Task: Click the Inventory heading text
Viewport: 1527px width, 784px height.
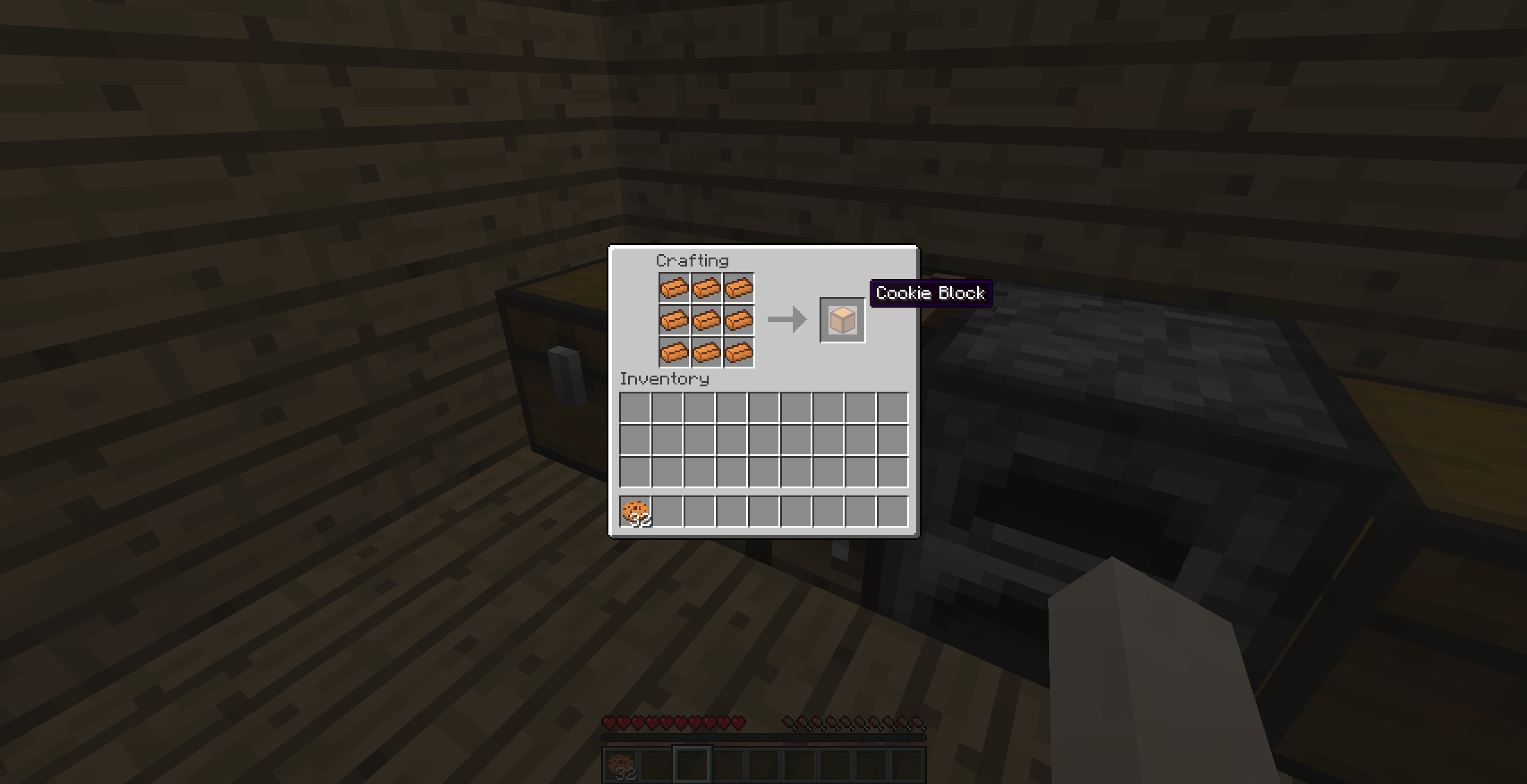Action: 664,378
